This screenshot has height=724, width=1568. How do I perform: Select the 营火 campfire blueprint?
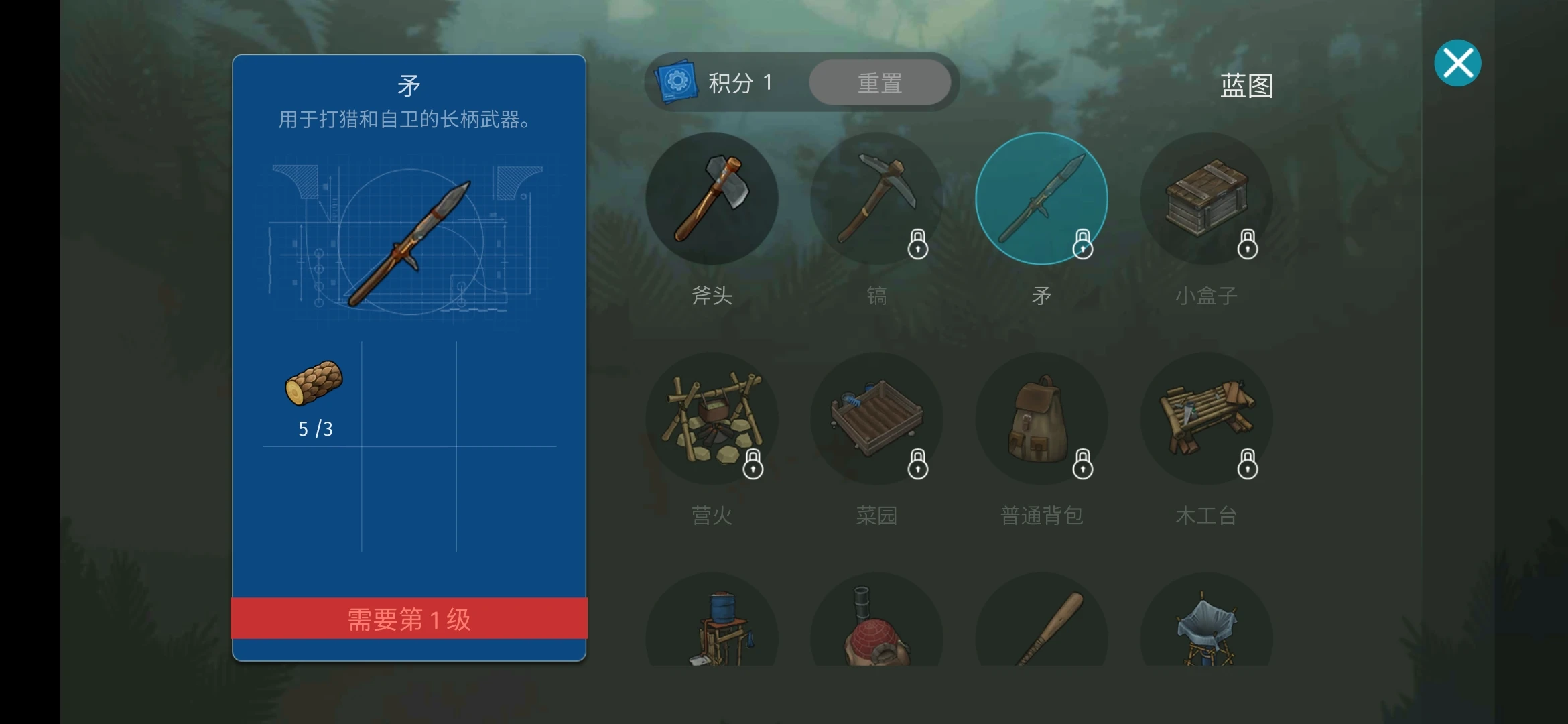click(712, 418)
